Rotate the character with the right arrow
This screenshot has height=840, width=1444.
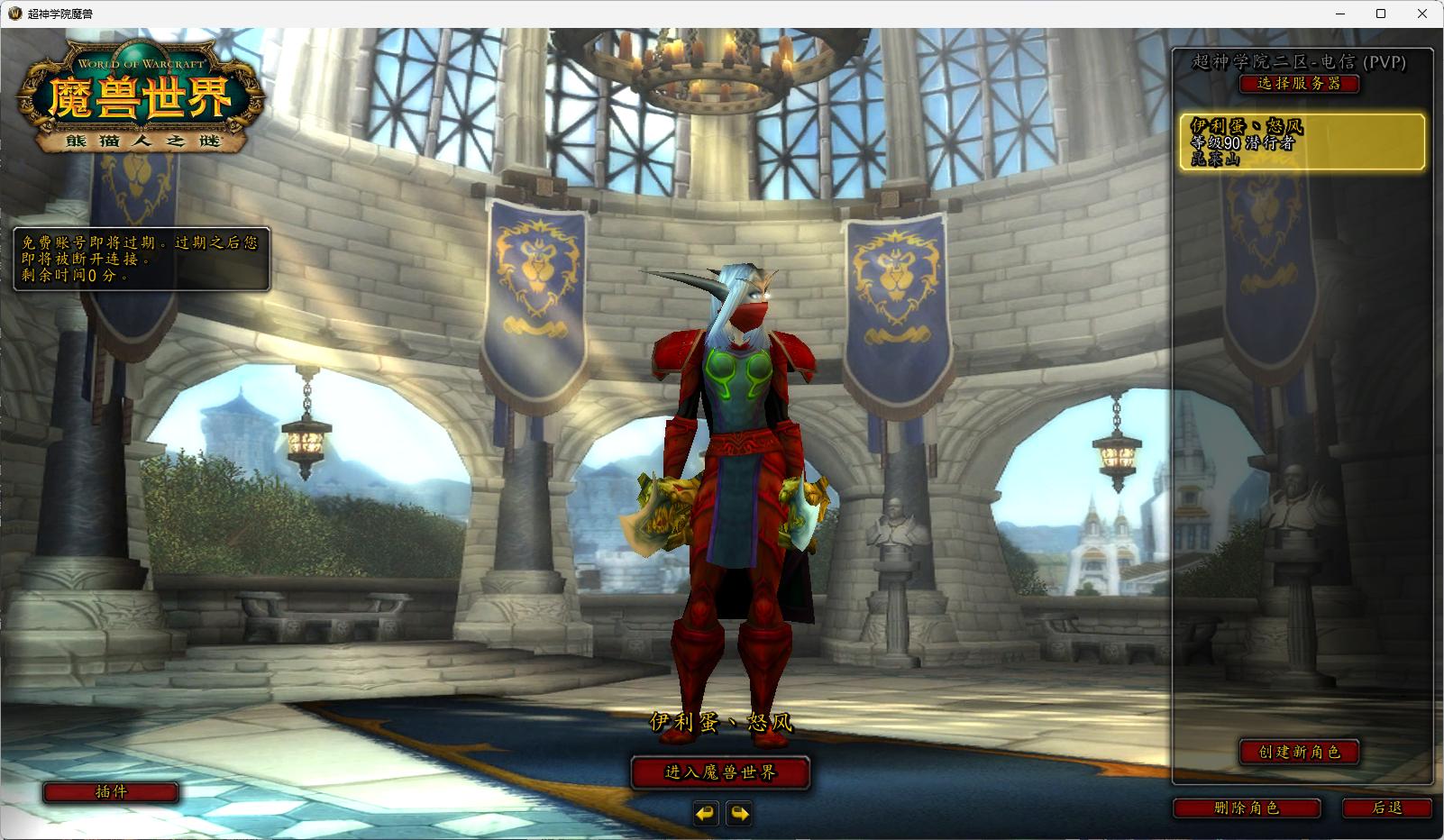coord(739,814)
